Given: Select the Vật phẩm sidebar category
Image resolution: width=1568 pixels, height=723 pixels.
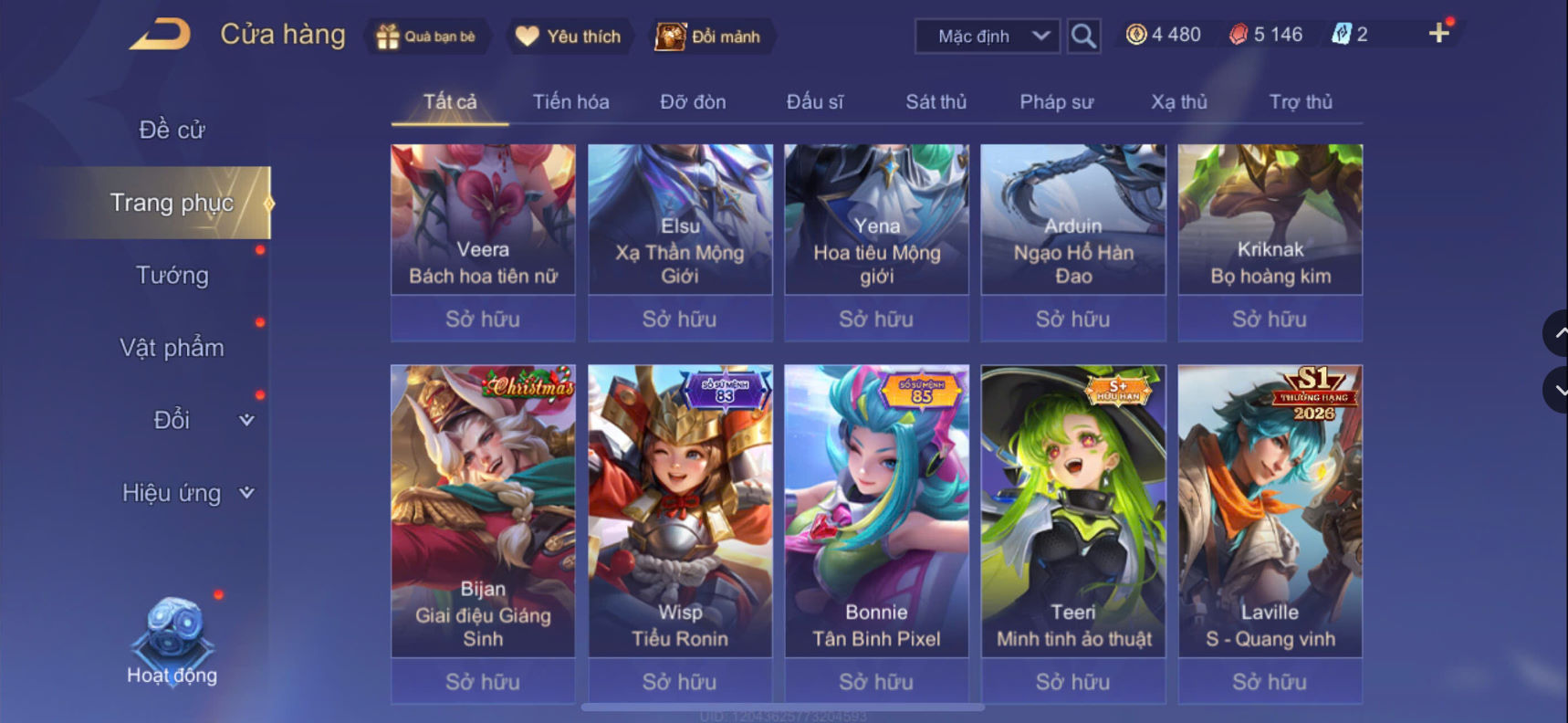Looking at the screenshot, I should 173,347.
